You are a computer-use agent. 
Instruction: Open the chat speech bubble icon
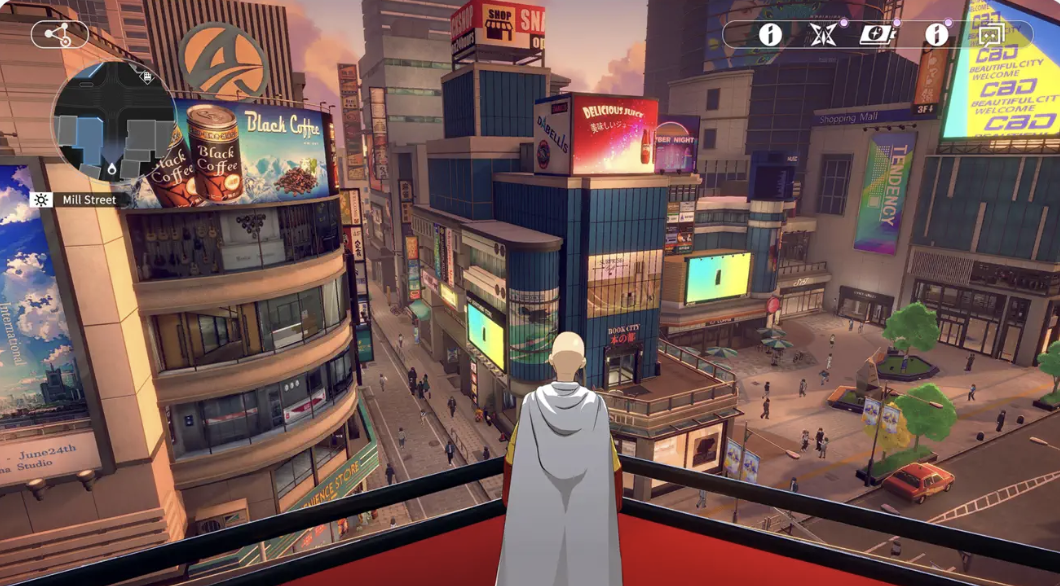pos(990,36)
